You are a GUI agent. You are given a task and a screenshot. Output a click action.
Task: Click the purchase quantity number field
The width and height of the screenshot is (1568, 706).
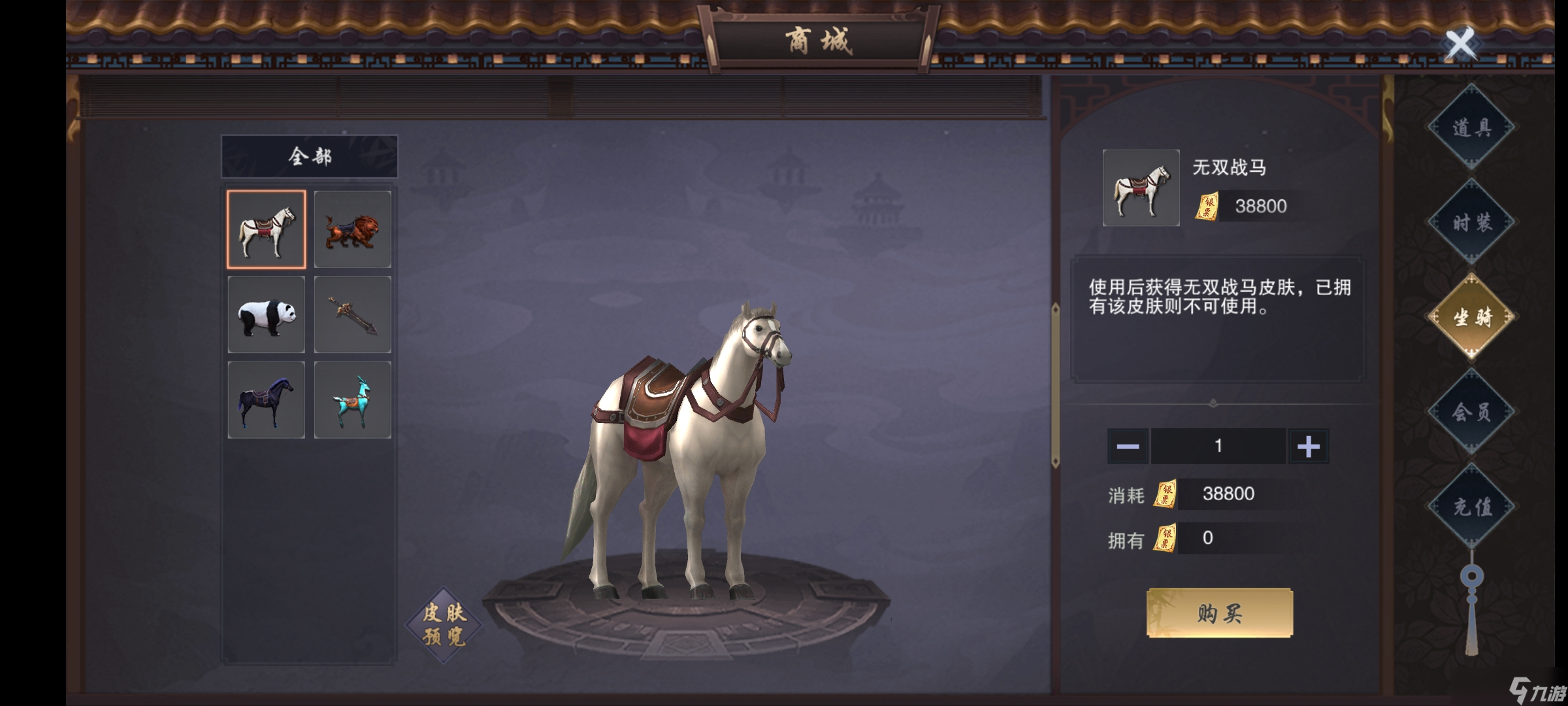(x=1218, y=446)
